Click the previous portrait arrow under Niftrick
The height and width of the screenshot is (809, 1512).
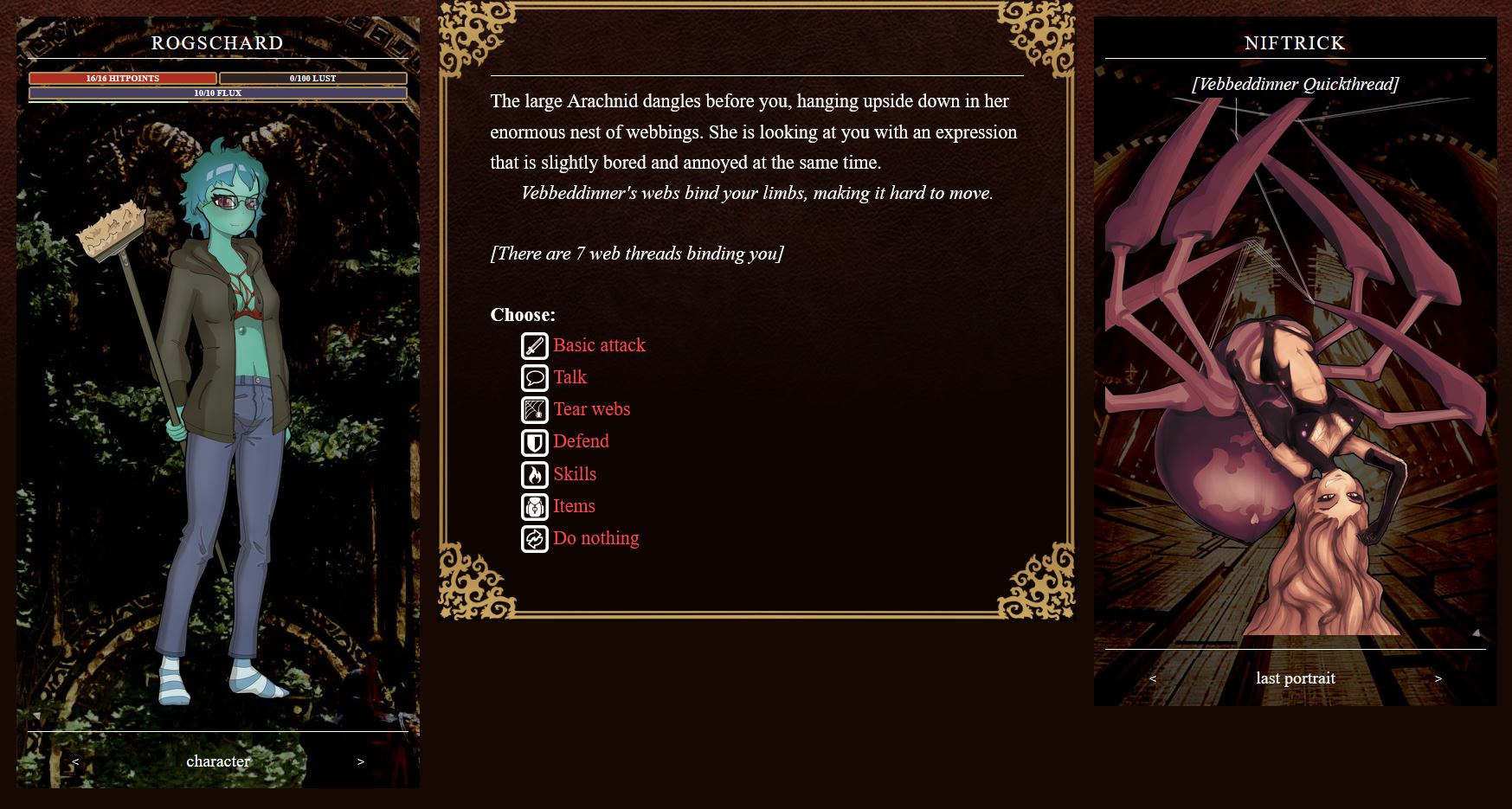coord(1154,678)
